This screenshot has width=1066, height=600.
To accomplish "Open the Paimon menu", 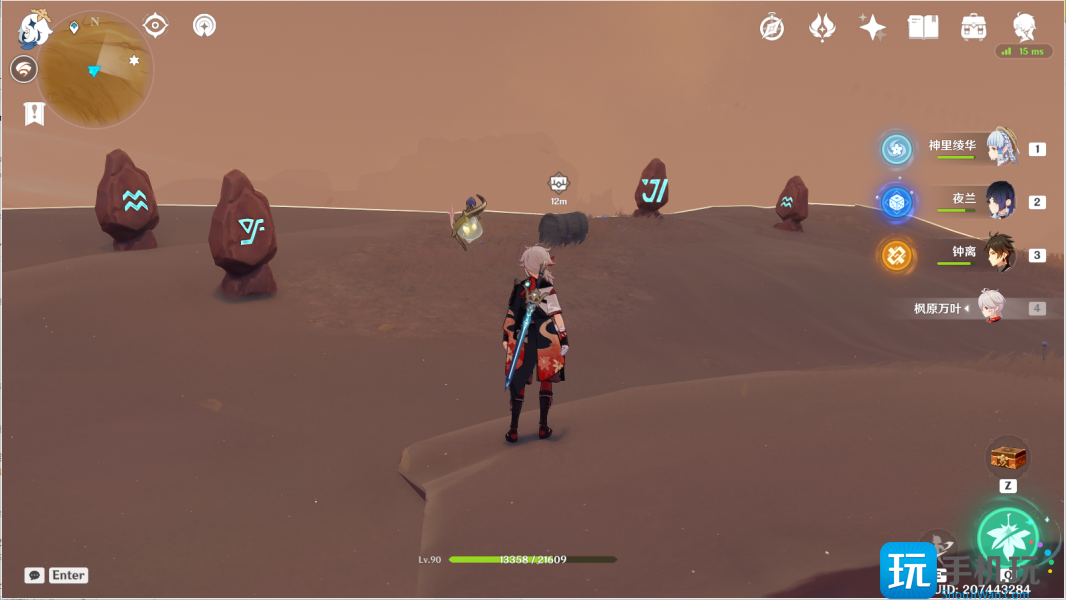I will click(x=35, y=30).
